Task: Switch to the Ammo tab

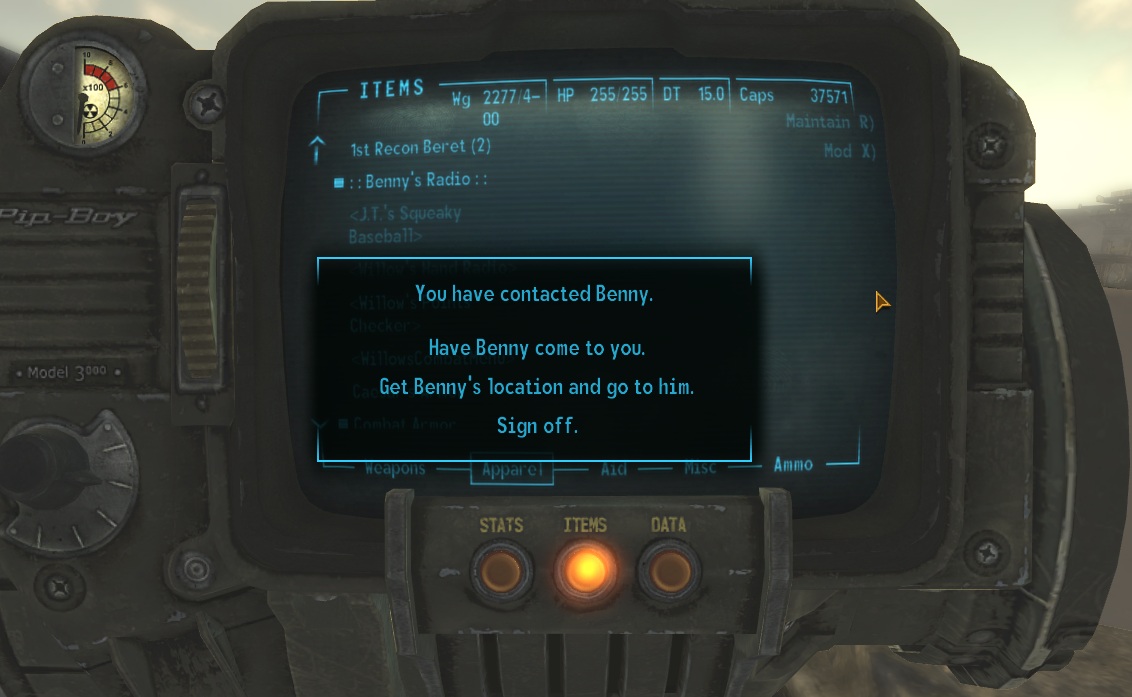Action: pyautogui.click(x=793, y=464)
